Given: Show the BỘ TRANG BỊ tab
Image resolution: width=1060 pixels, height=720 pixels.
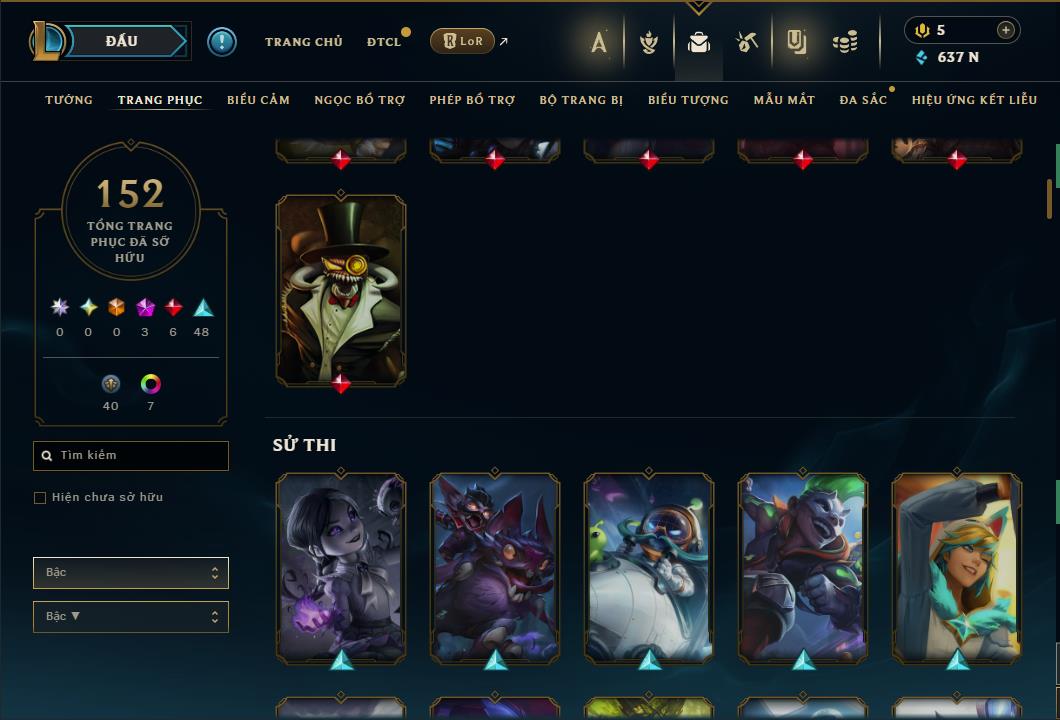Looking at the screenshot, I should [581, 100].
